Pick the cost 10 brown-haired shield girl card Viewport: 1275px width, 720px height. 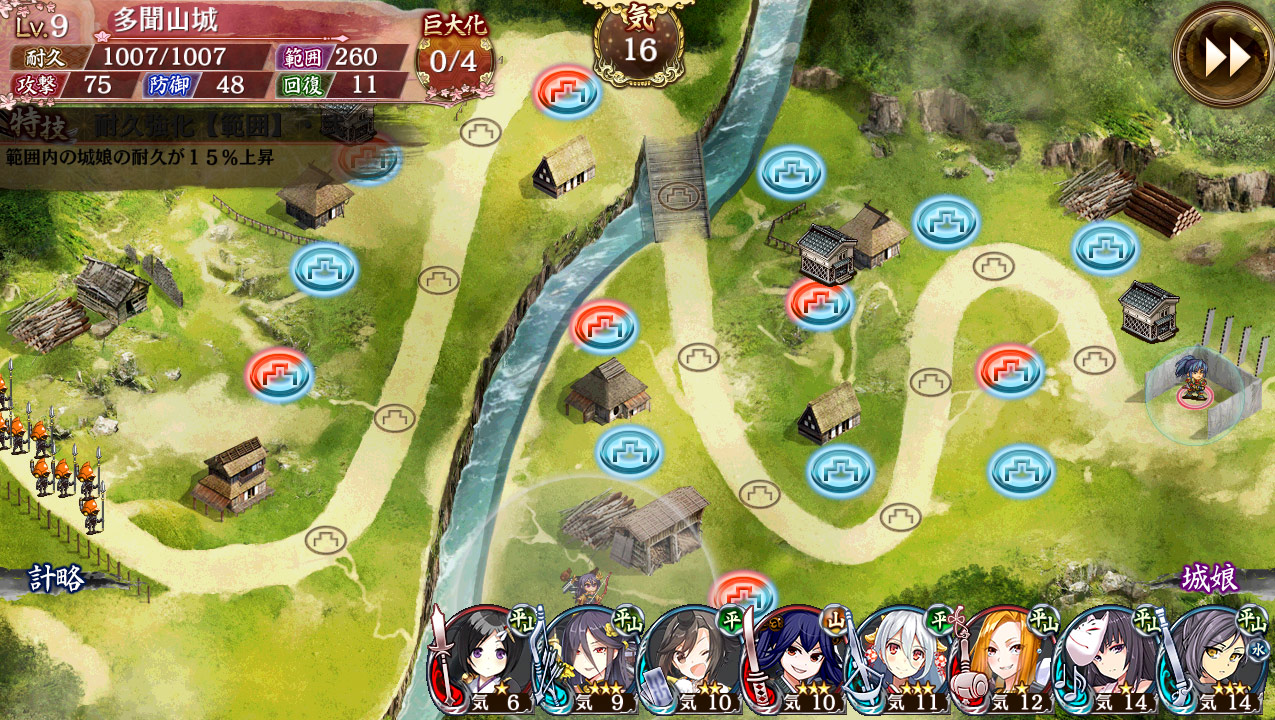[x=693, y=660]
